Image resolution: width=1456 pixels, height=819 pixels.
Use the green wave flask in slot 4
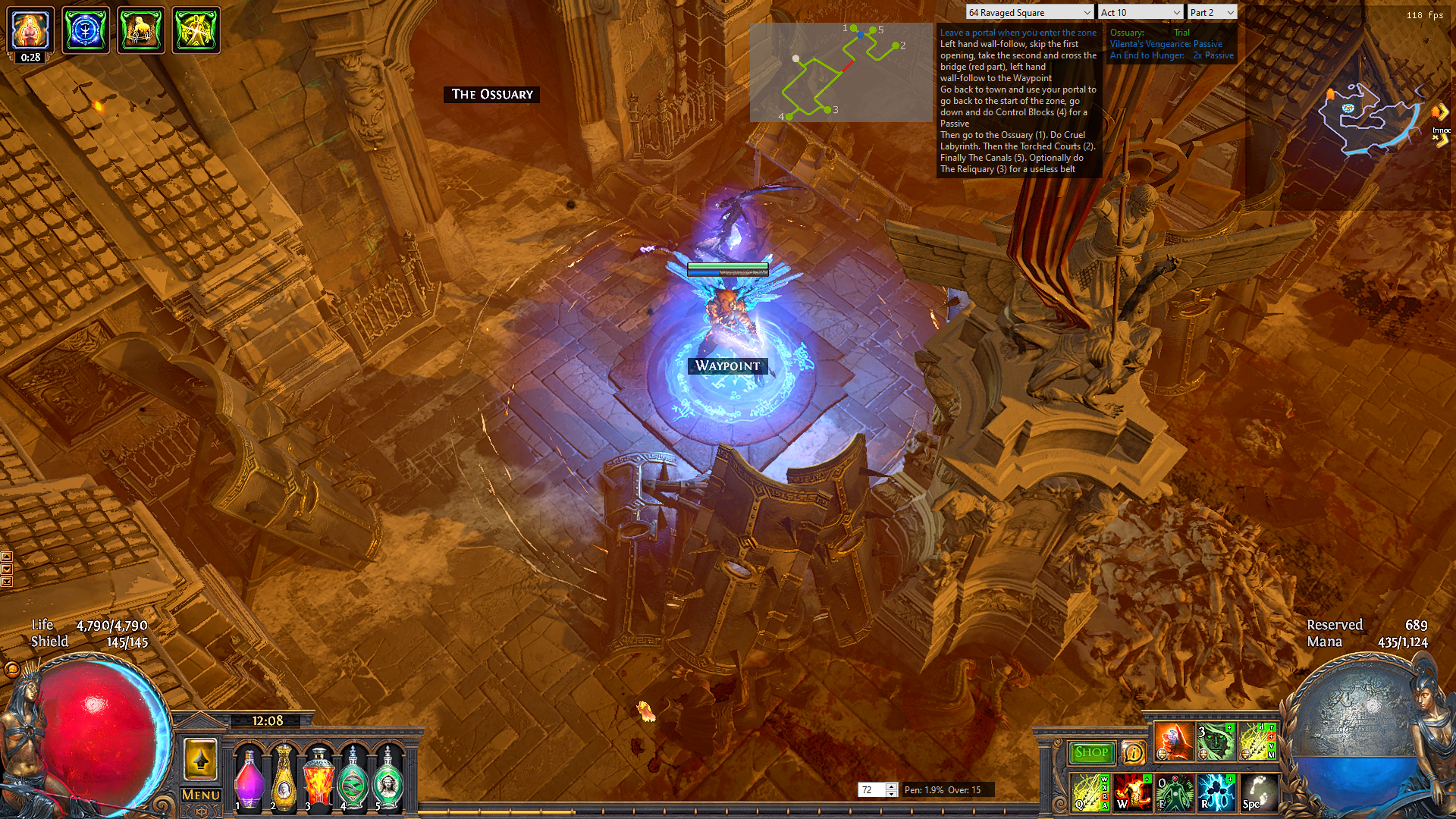tap(353, 777)
